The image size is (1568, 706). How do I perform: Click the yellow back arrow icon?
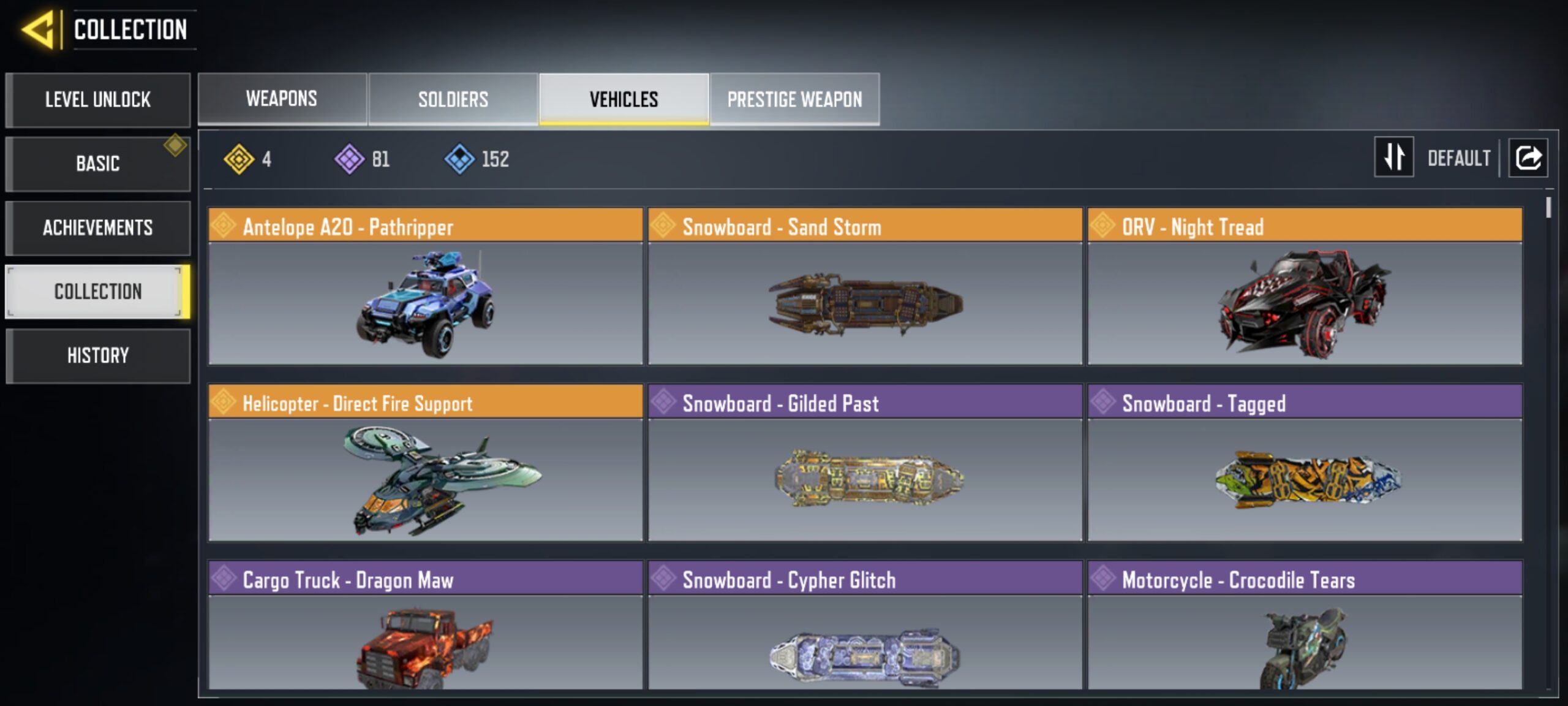click(x=37, y=28)
